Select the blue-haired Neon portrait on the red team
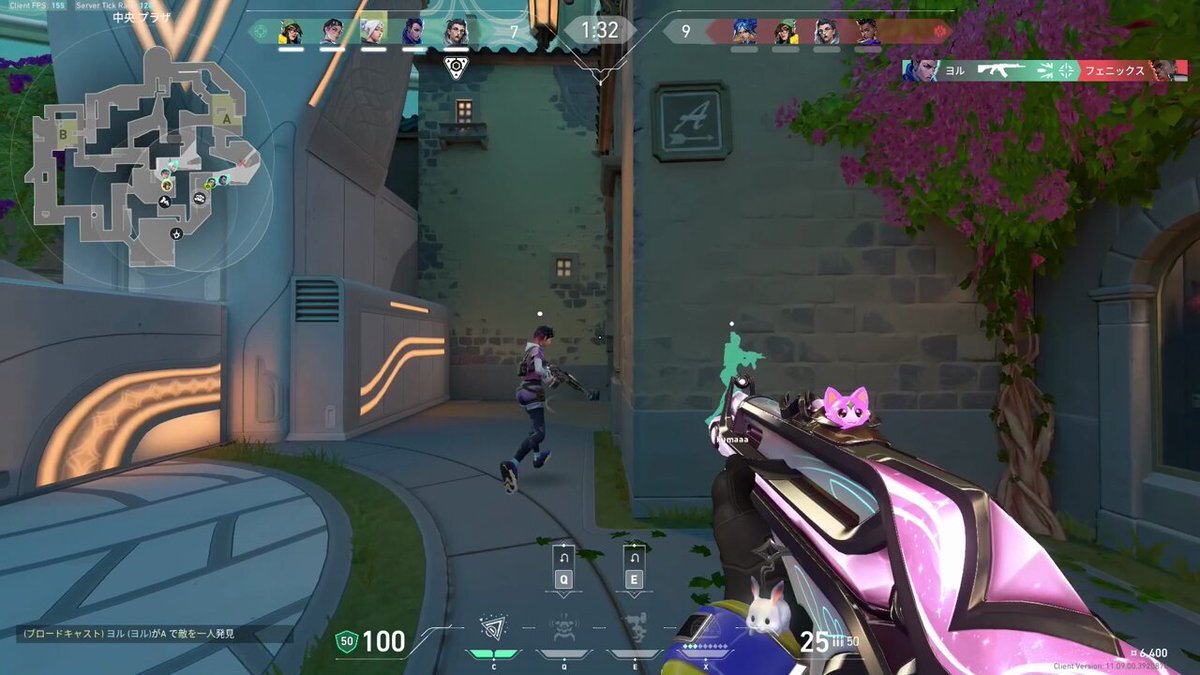Screen dimensions: 1200x675 point(743,31)
